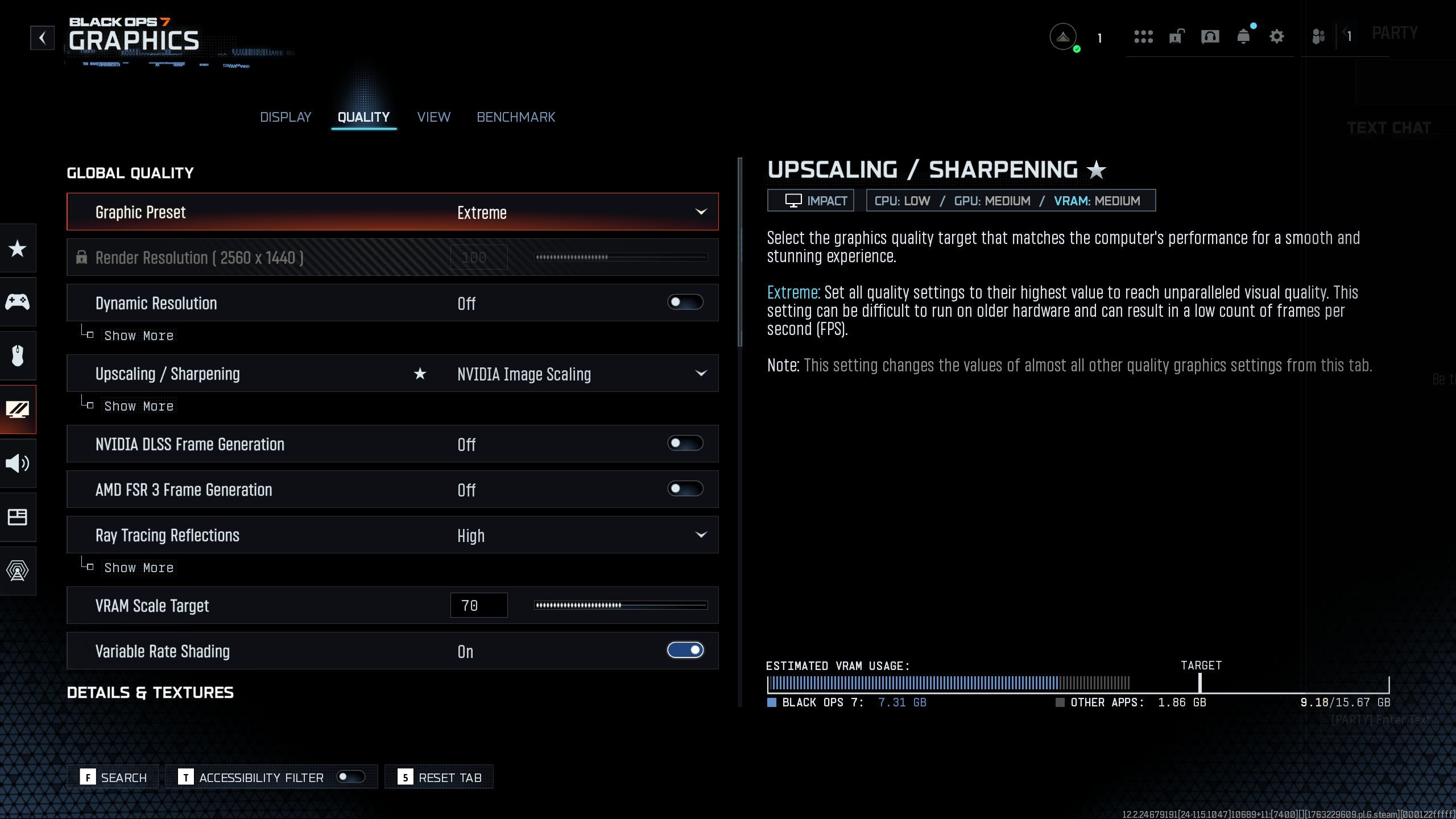The width and height of the screenshot is (1456, 819).
Task: Go back using the top-left arrow button
Action: pos(42,38)
